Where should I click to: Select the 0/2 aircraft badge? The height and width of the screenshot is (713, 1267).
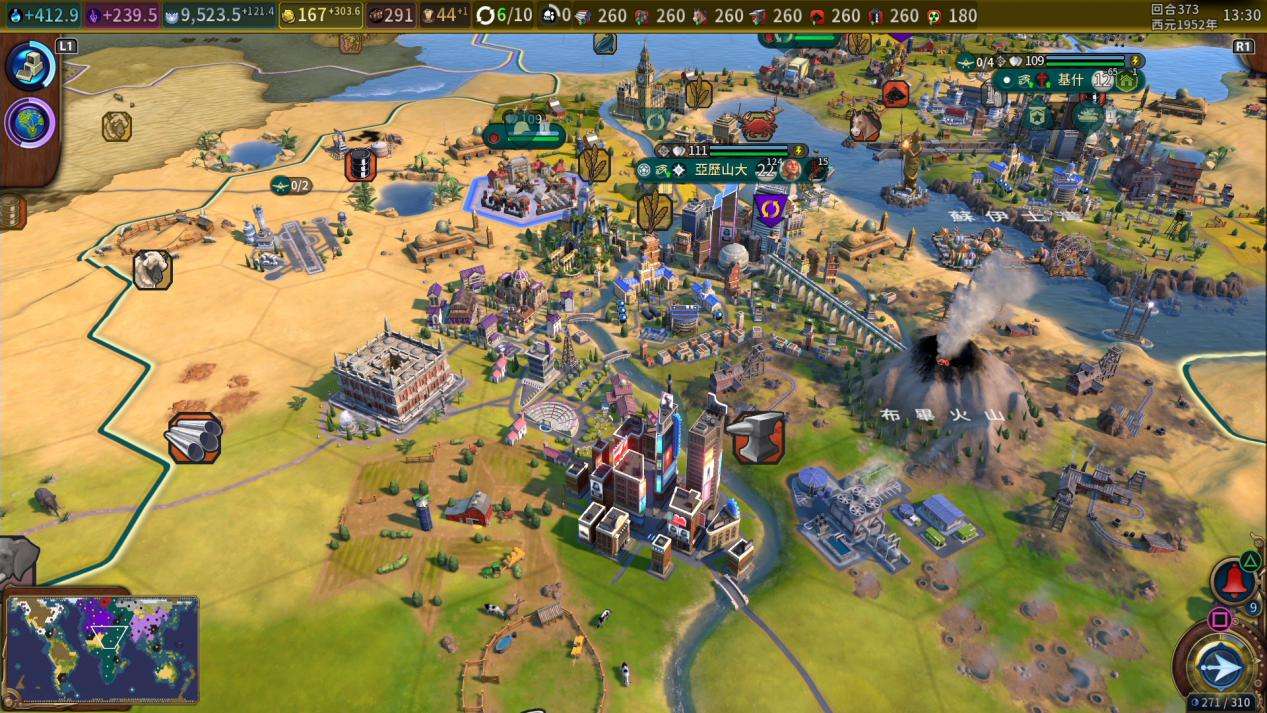291,185
